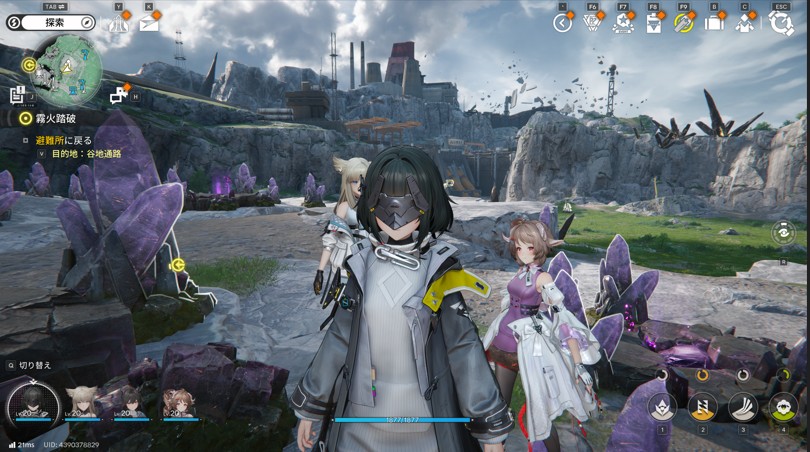Click the chat camera bubble icon

tap(119, 94)
